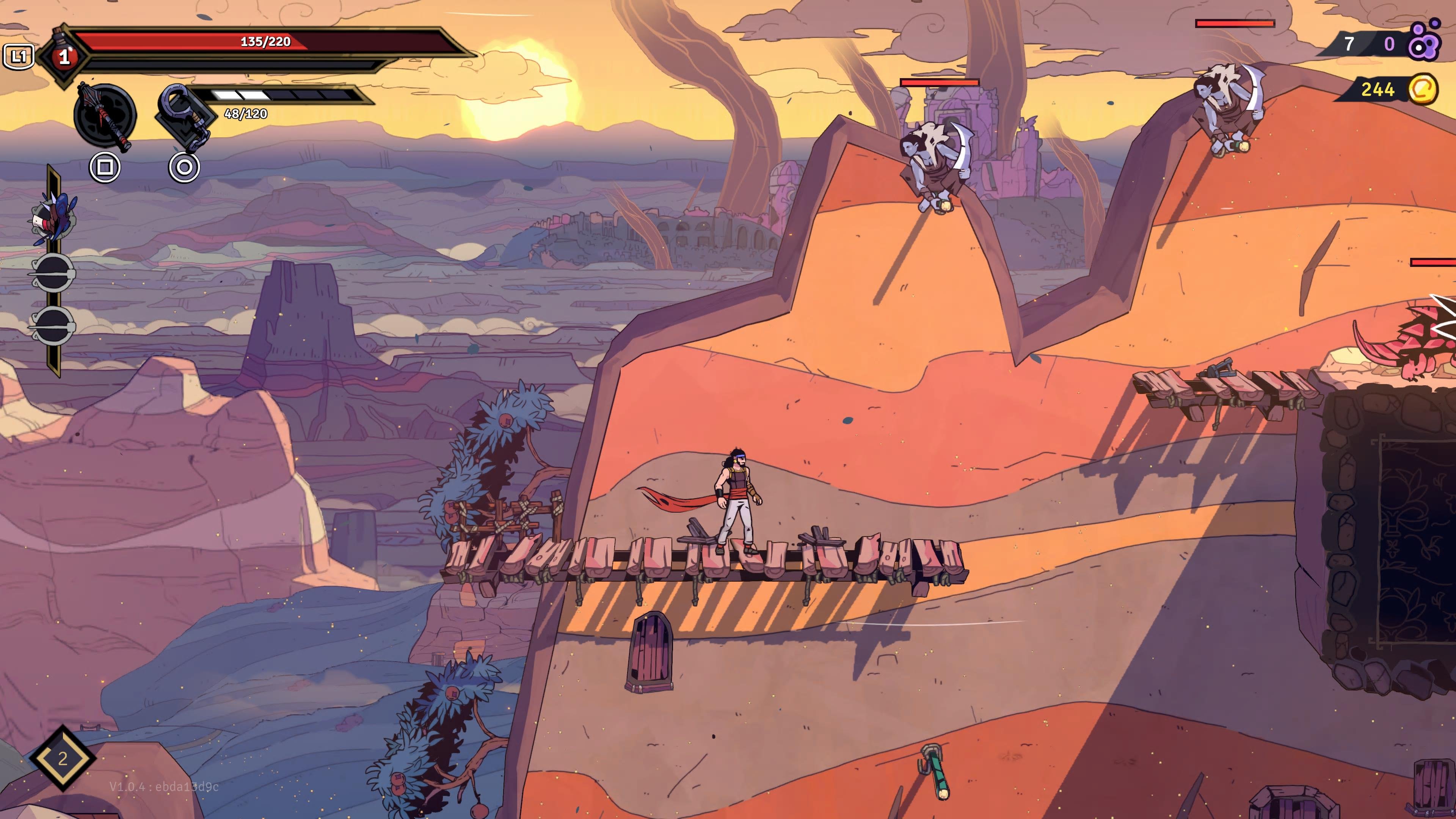Select the diamond badge showing 2
The width and height of the screenshot is (1456, 819).
pos(62,758)
